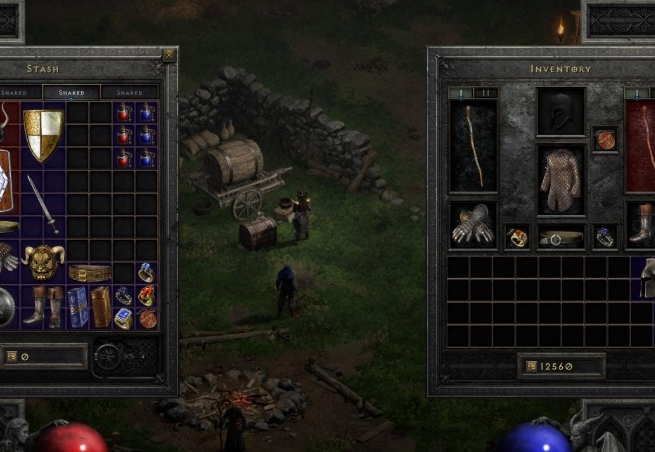Image resolution: width=655 pixels, height=452 pixels.
Task: Click the equipped belt slot in inventory
Action: coord(561,237)
